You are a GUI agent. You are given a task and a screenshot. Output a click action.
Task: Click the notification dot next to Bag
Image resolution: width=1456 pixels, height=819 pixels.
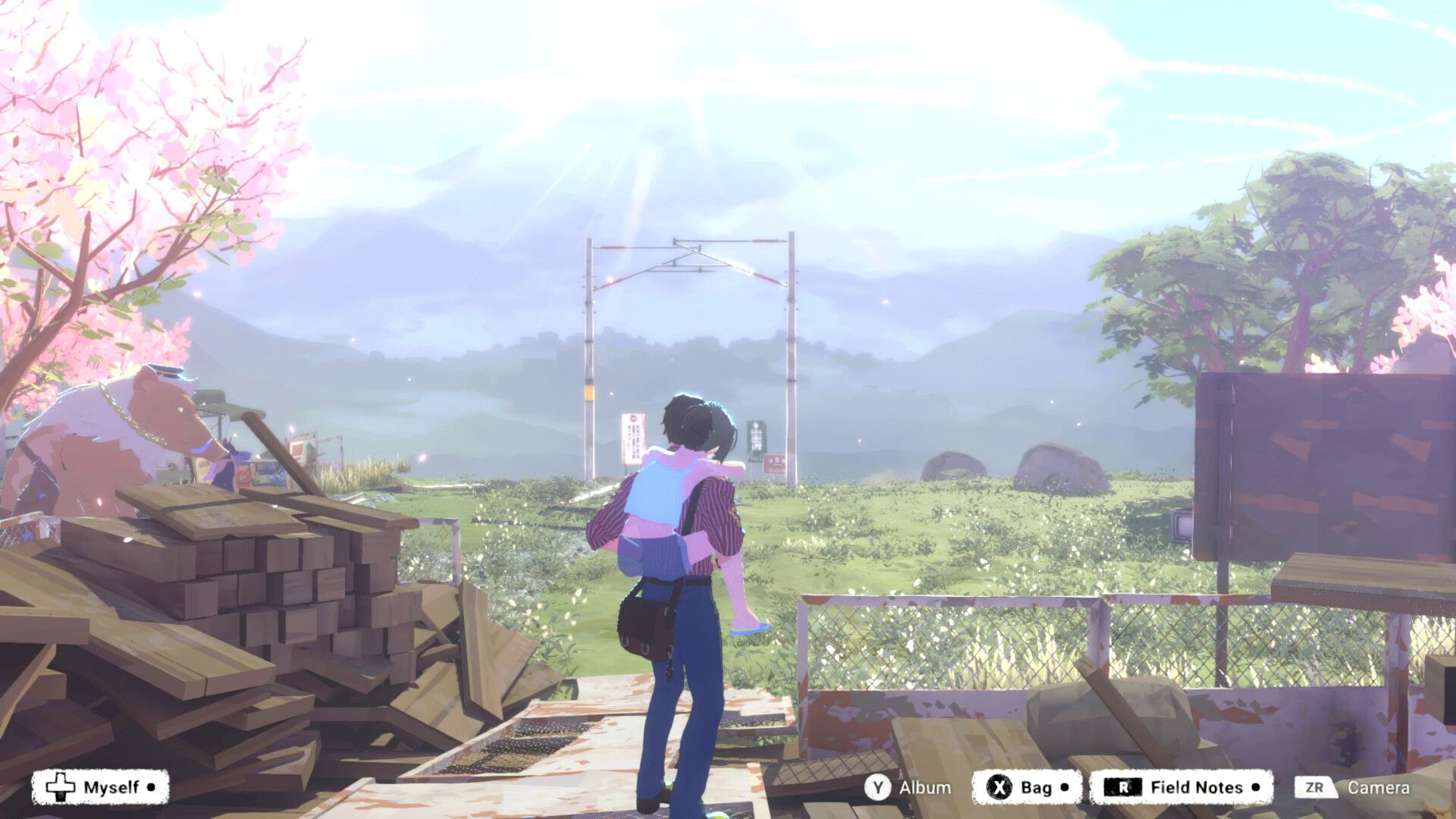[1062, 787]
